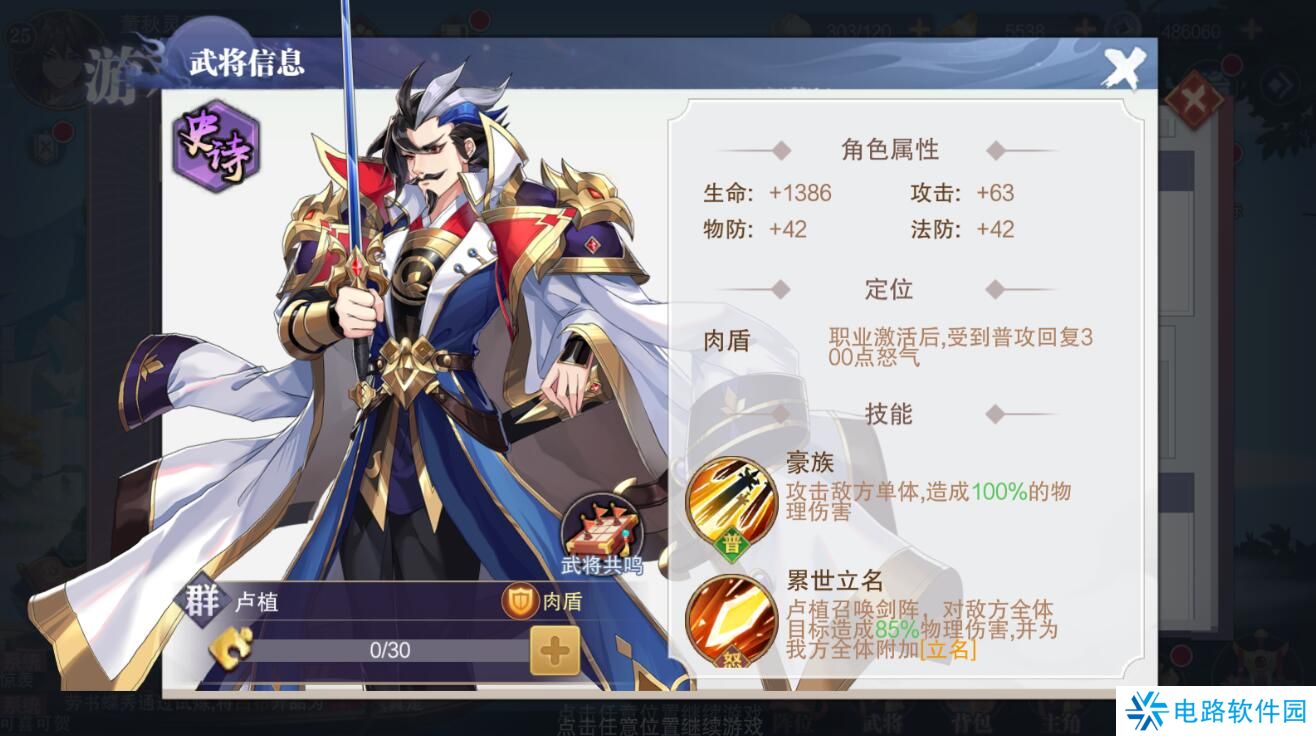1316x736 pixels.
Task: Open the 武将共鸣 hero resonance feature
Action: [604, 524]
